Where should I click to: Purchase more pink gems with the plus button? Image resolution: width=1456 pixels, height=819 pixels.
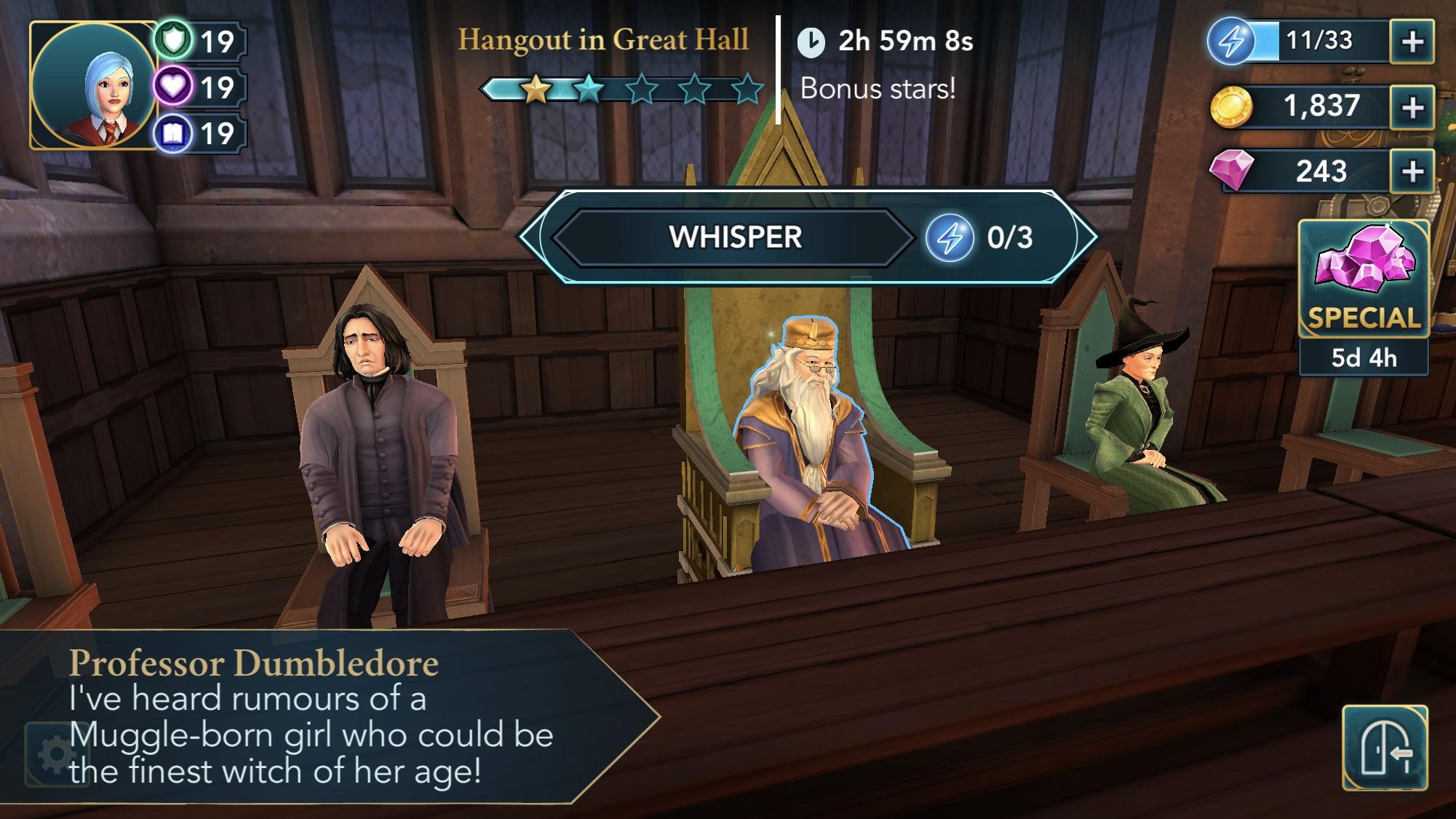[x=1412, y=172]
